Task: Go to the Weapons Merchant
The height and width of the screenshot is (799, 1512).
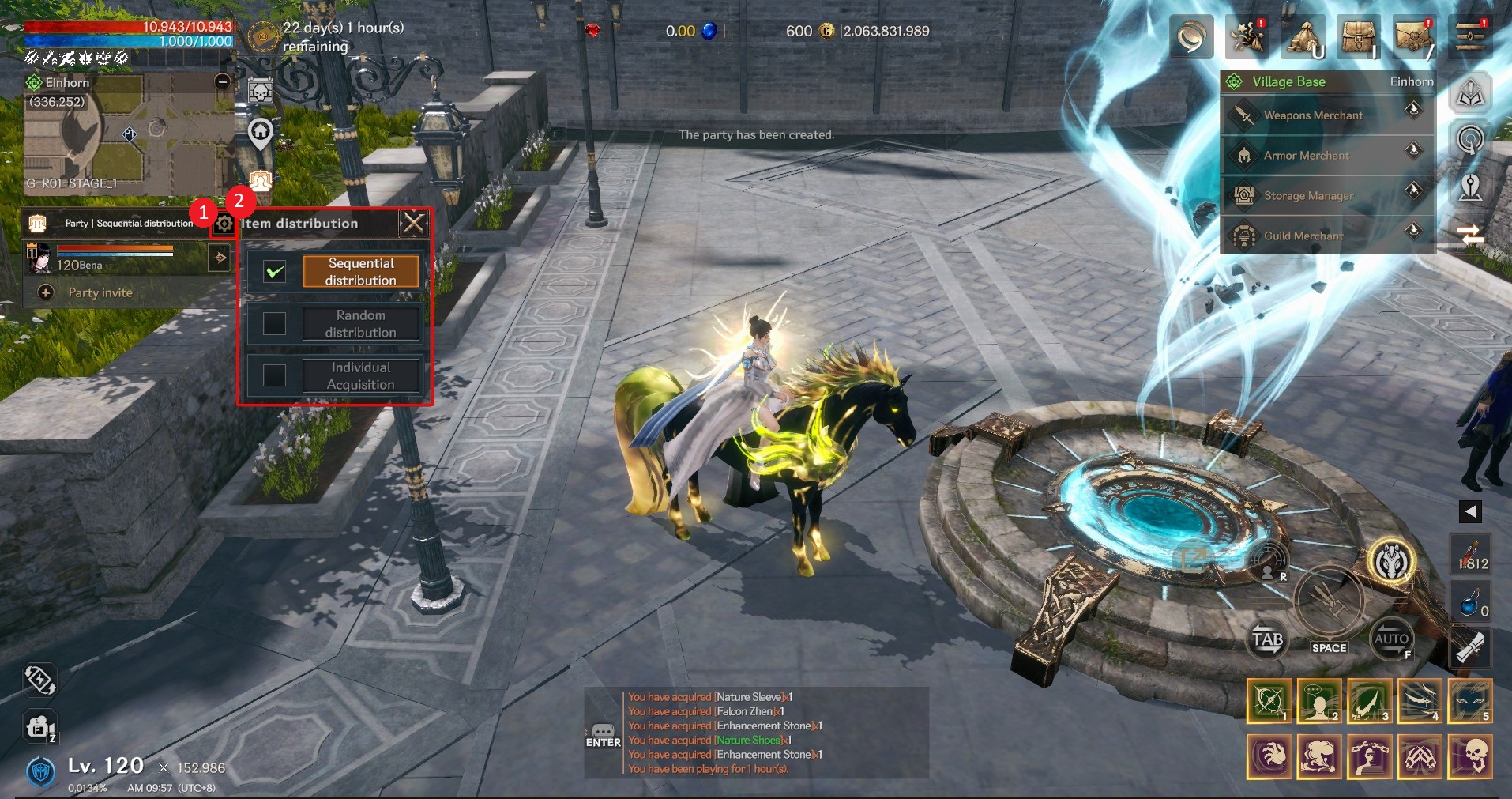Action: click(x=1313, y=115)
